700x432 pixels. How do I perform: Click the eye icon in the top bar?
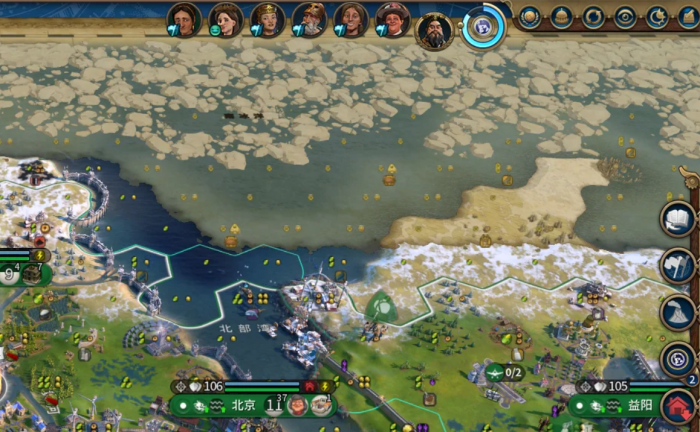tap(625, 17)
